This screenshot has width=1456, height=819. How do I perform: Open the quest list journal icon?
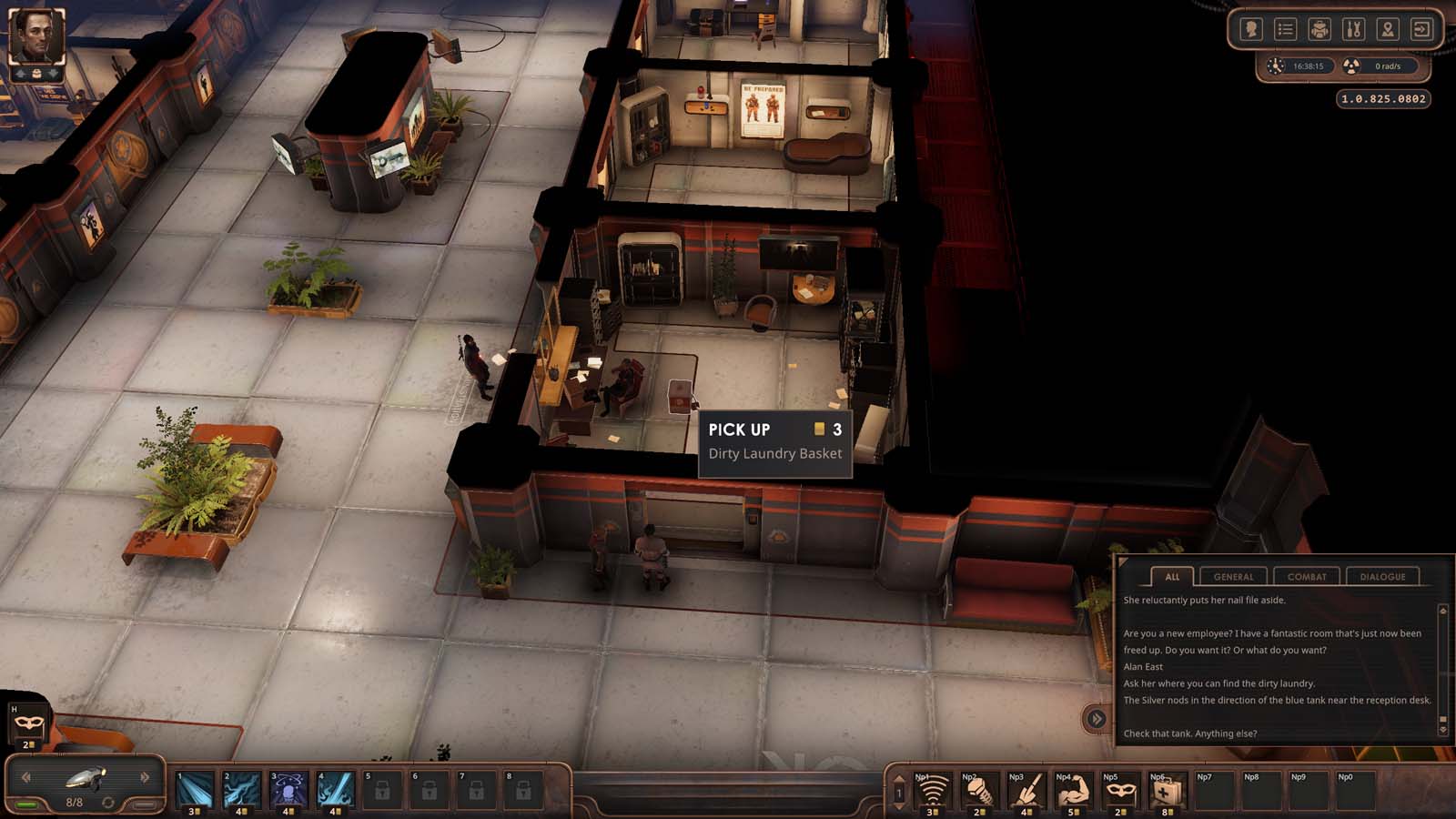(1285, 30)
